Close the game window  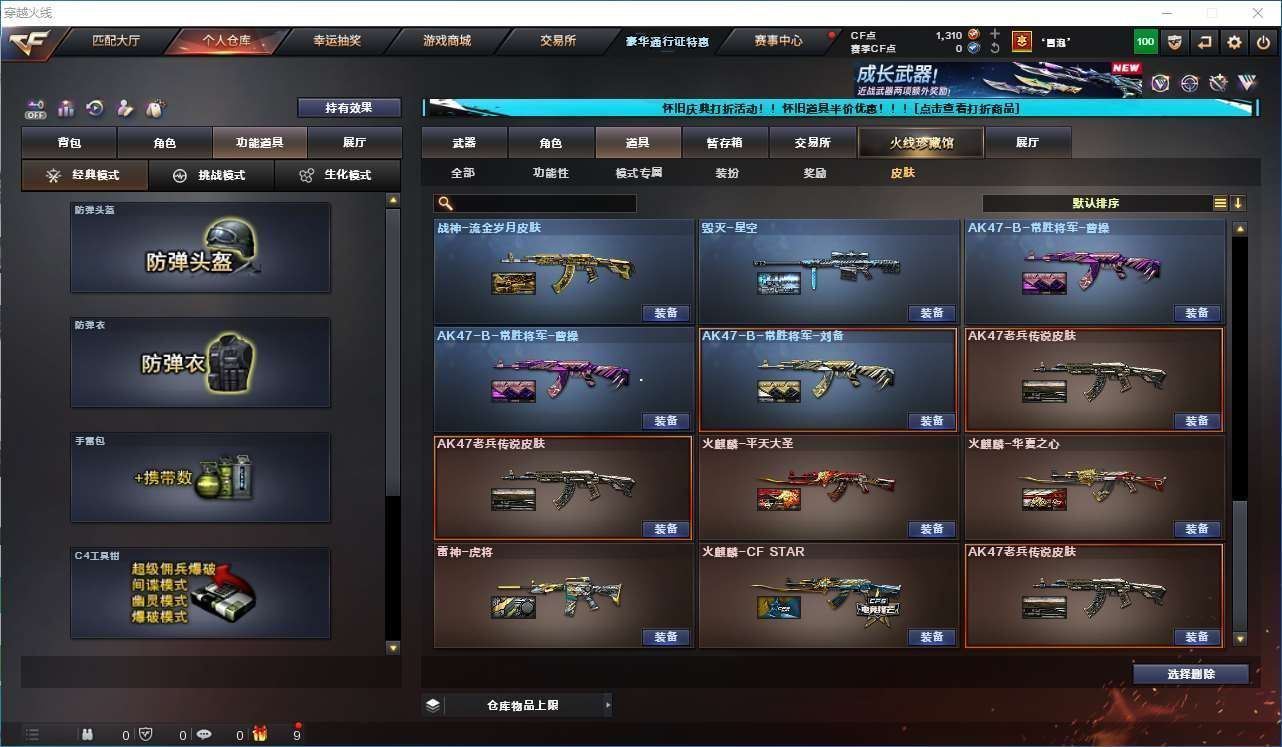click(1258, 13)
